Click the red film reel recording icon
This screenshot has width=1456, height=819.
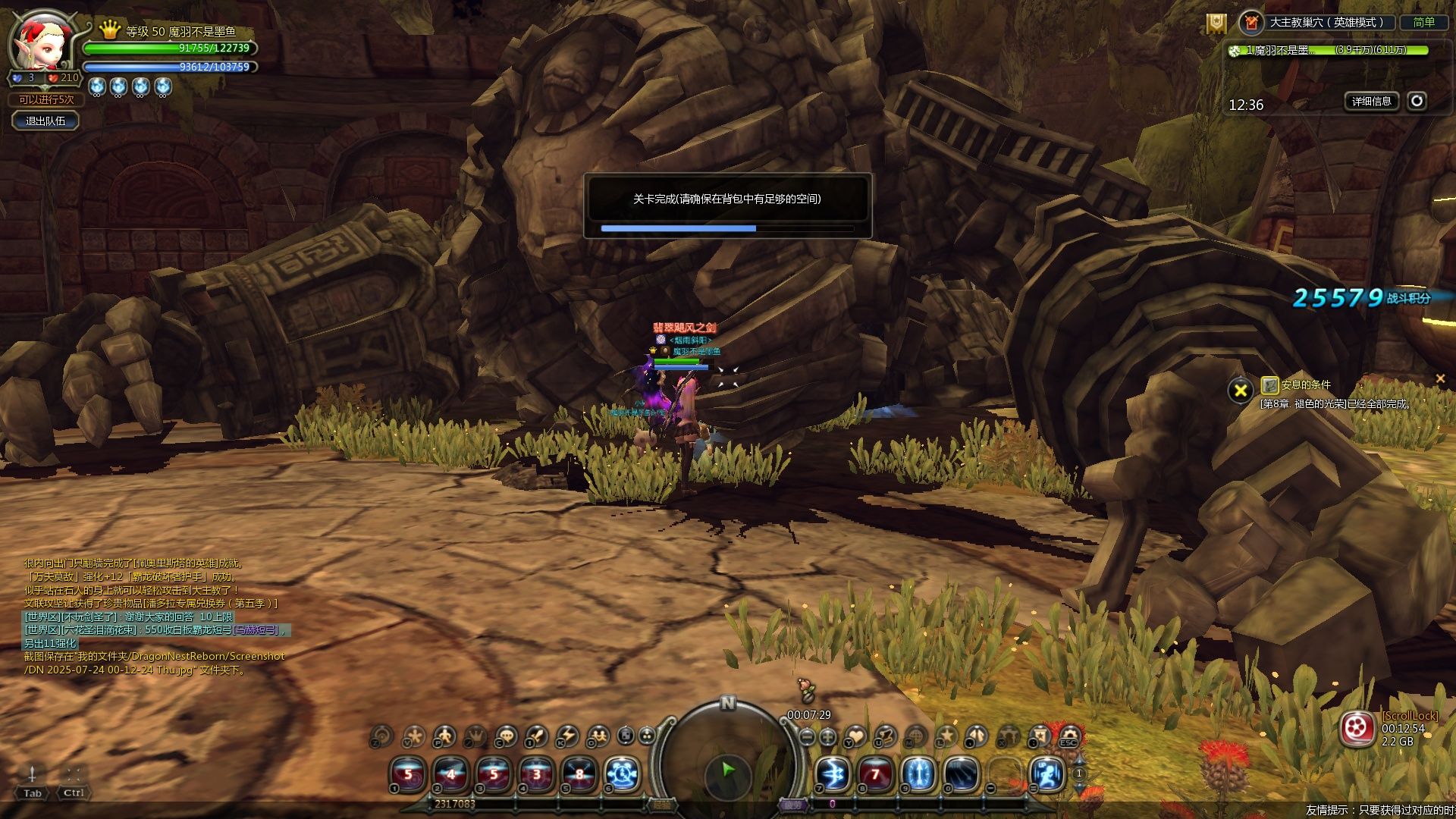(x=1357, y=729)
